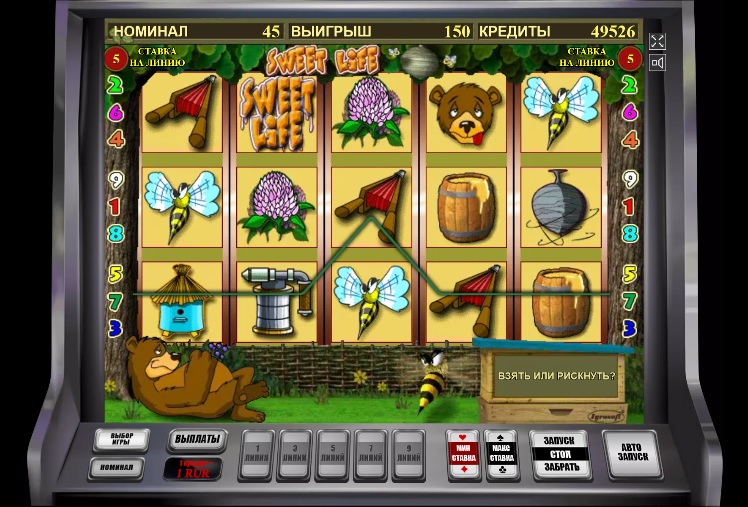Click the НОМИНАЛ denomination button
748x507 pixels.
pyautogui.click(x=116, y=467)
